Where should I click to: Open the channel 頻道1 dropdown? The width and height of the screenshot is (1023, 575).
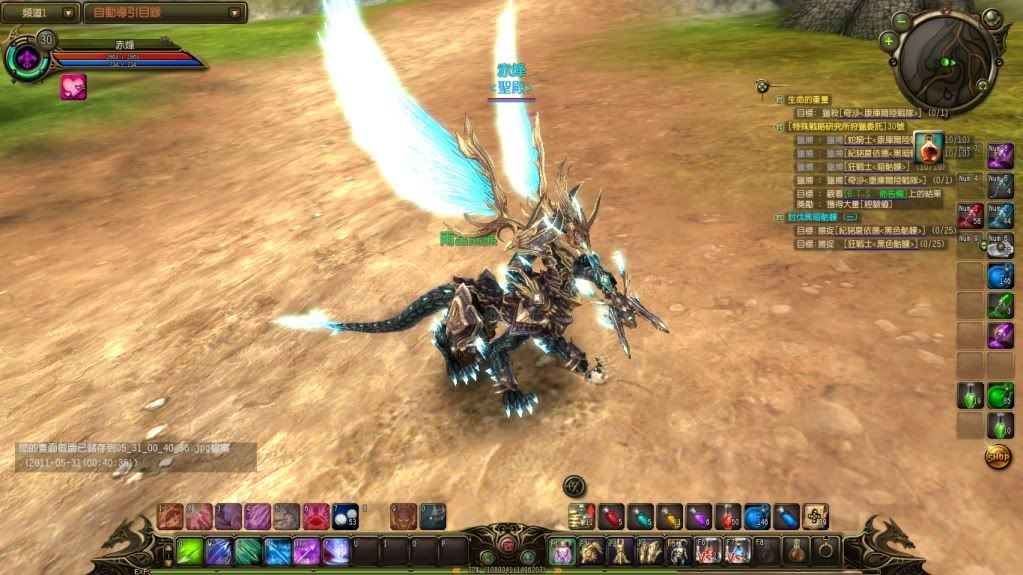pyautogui.click(x=41, y=13)
